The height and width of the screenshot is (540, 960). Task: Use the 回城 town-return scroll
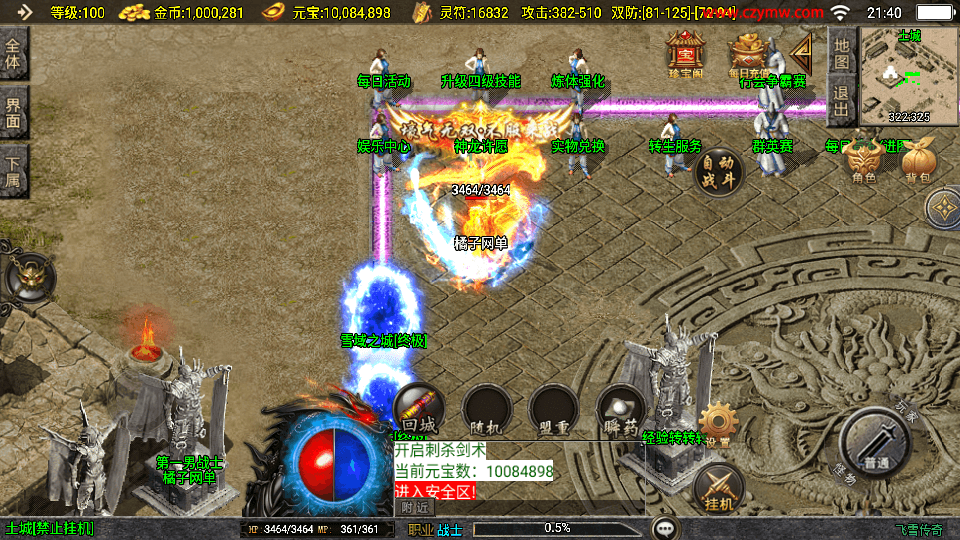click(x=419, y=408)
